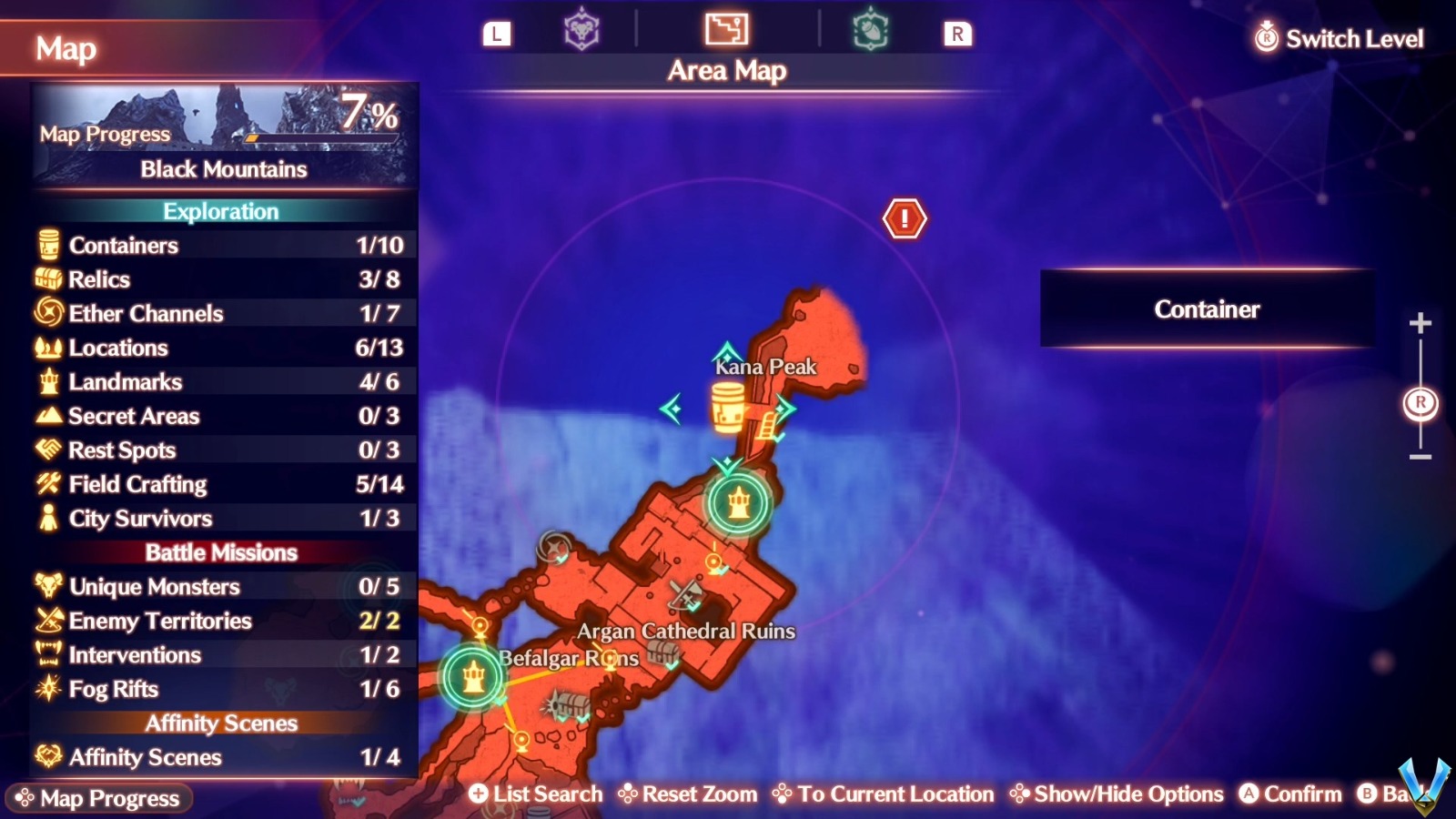The width and height of the screenshot is (1456, 819).
Task: Click the red exclamation marker on the map
Action: pyautogui.click(x=905, y=217)
